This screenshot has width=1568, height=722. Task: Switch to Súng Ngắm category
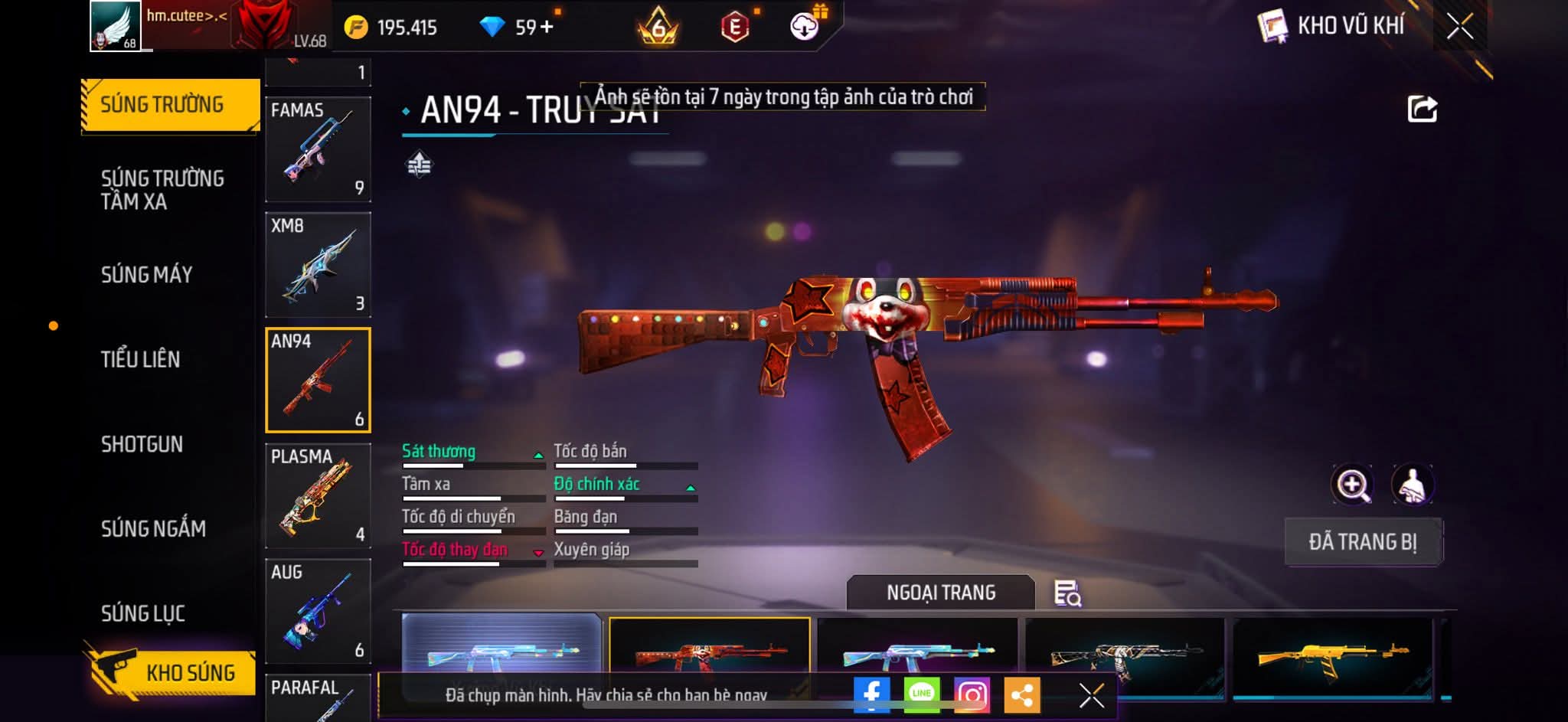(x=153, y=529)
